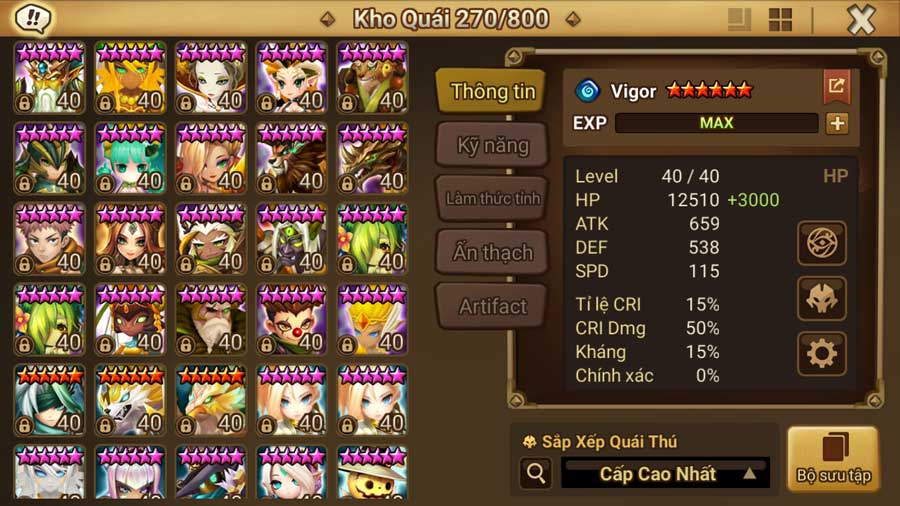Open the Cấp Cao Nhất sort dropdown
This screenshot has height=506, width=900.
(666, 473)
